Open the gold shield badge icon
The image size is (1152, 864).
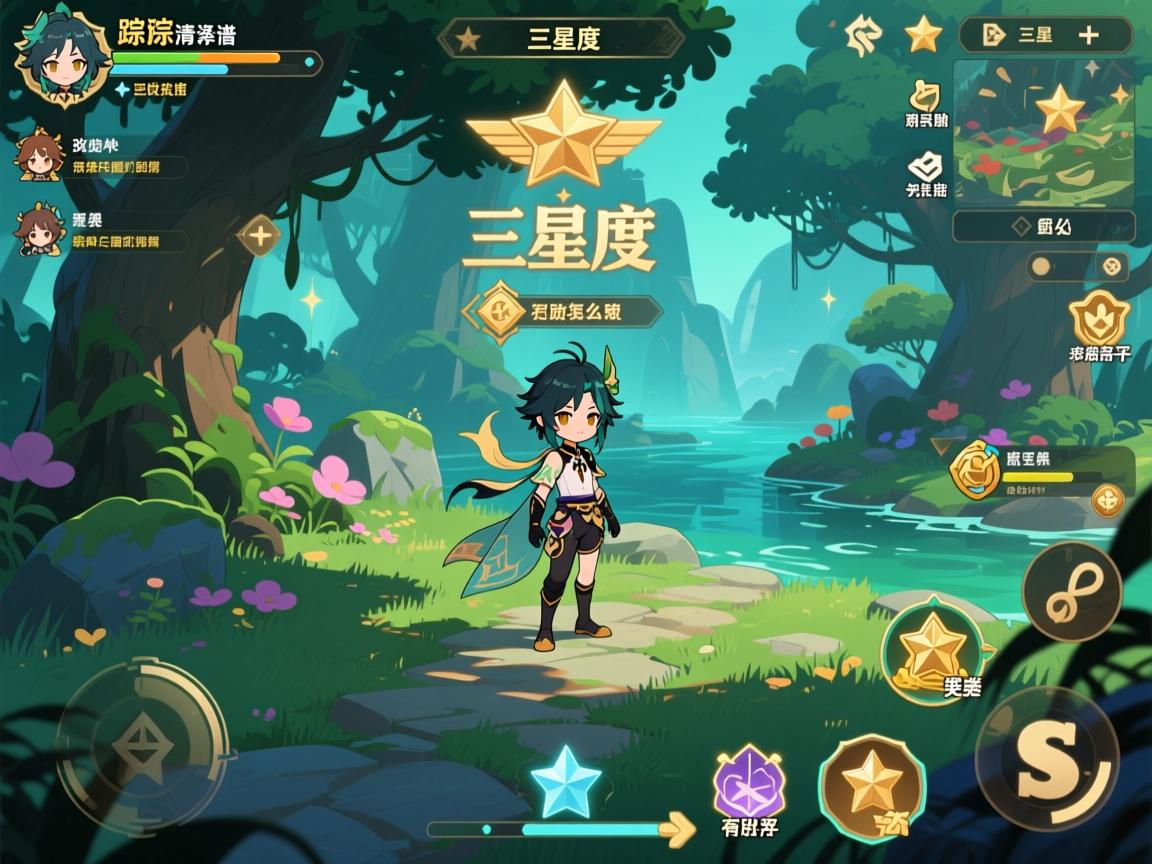pos(1099,320)
